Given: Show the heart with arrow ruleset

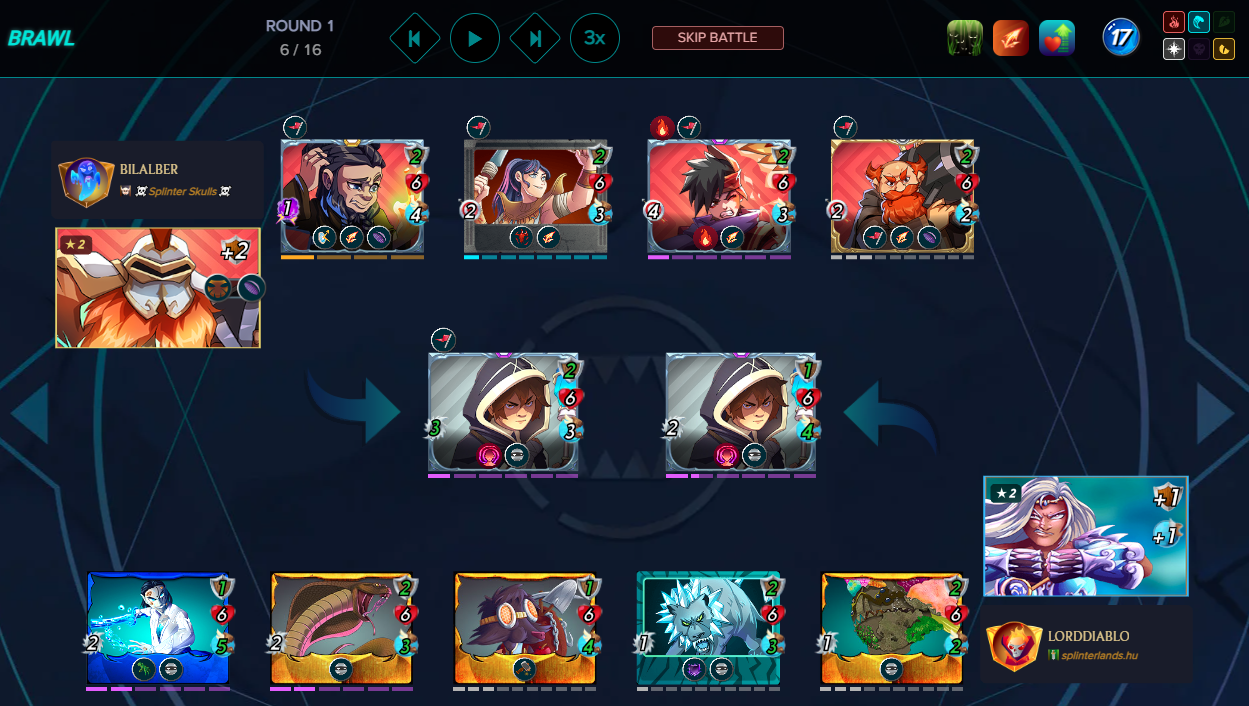Looking at the screenshot, I should 1057,38.
